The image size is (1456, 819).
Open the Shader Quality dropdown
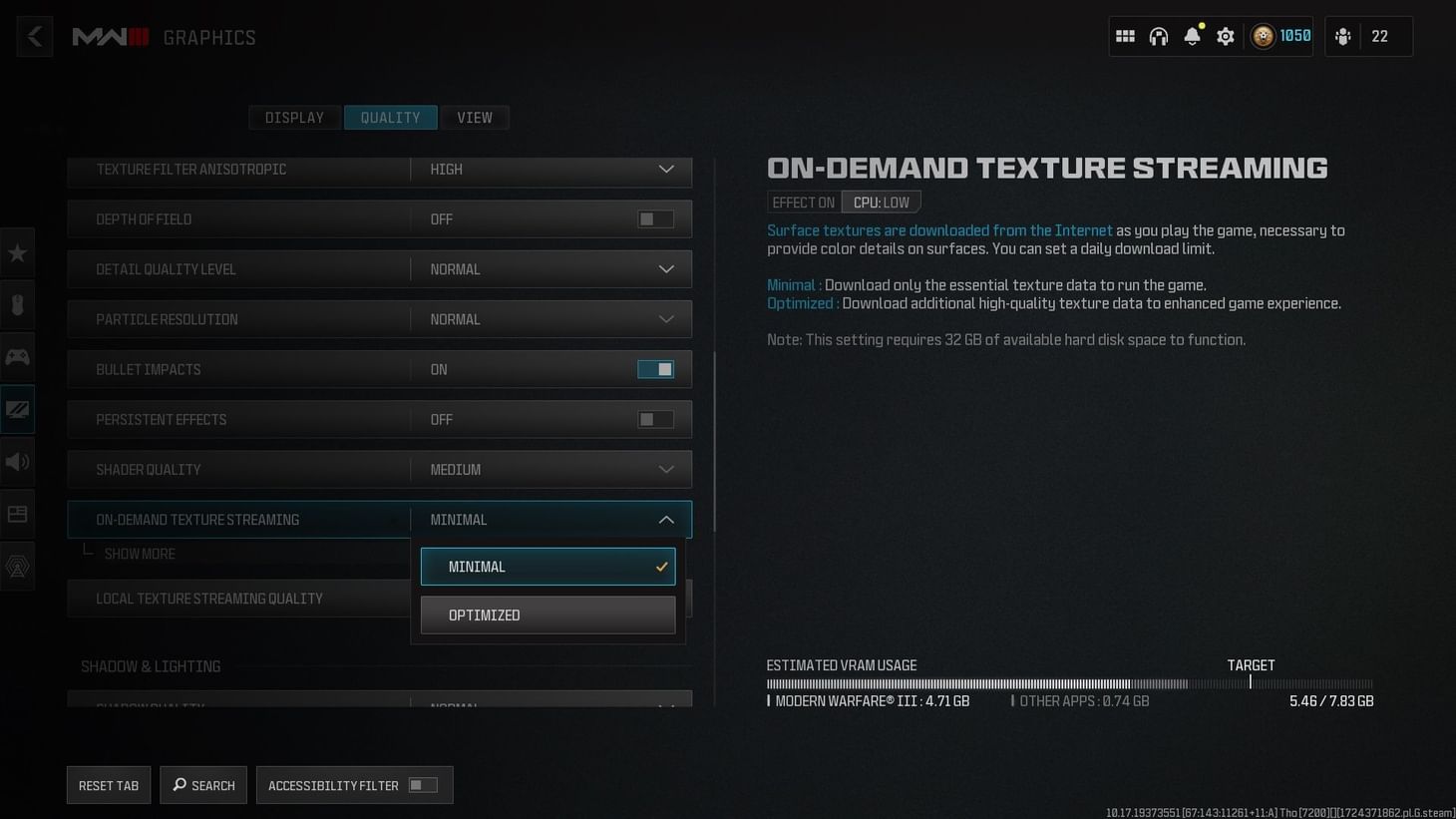[x=549, y=469]
